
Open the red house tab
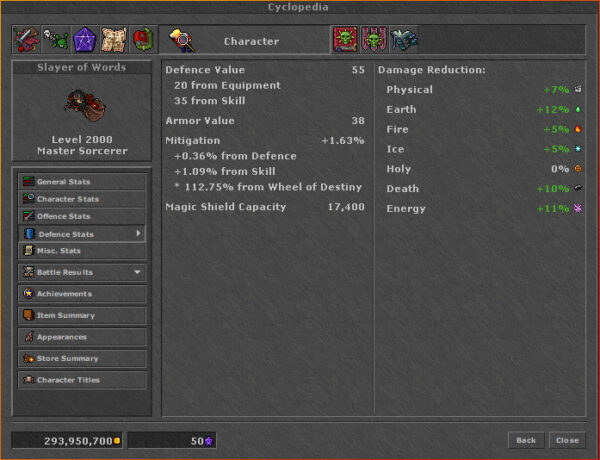pos(142,40)
